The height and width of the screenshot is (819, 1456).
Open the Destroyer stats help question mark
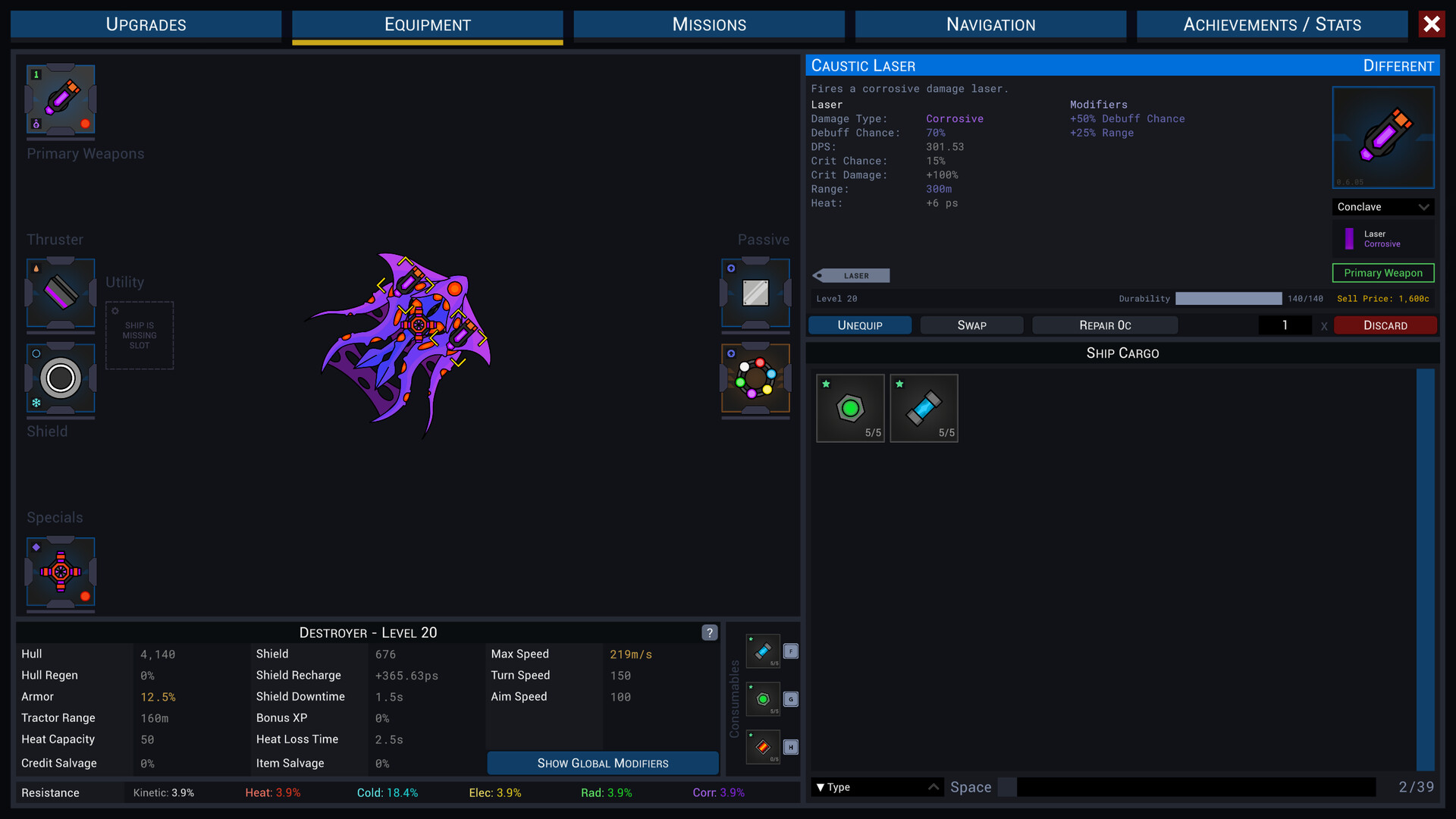710,632
